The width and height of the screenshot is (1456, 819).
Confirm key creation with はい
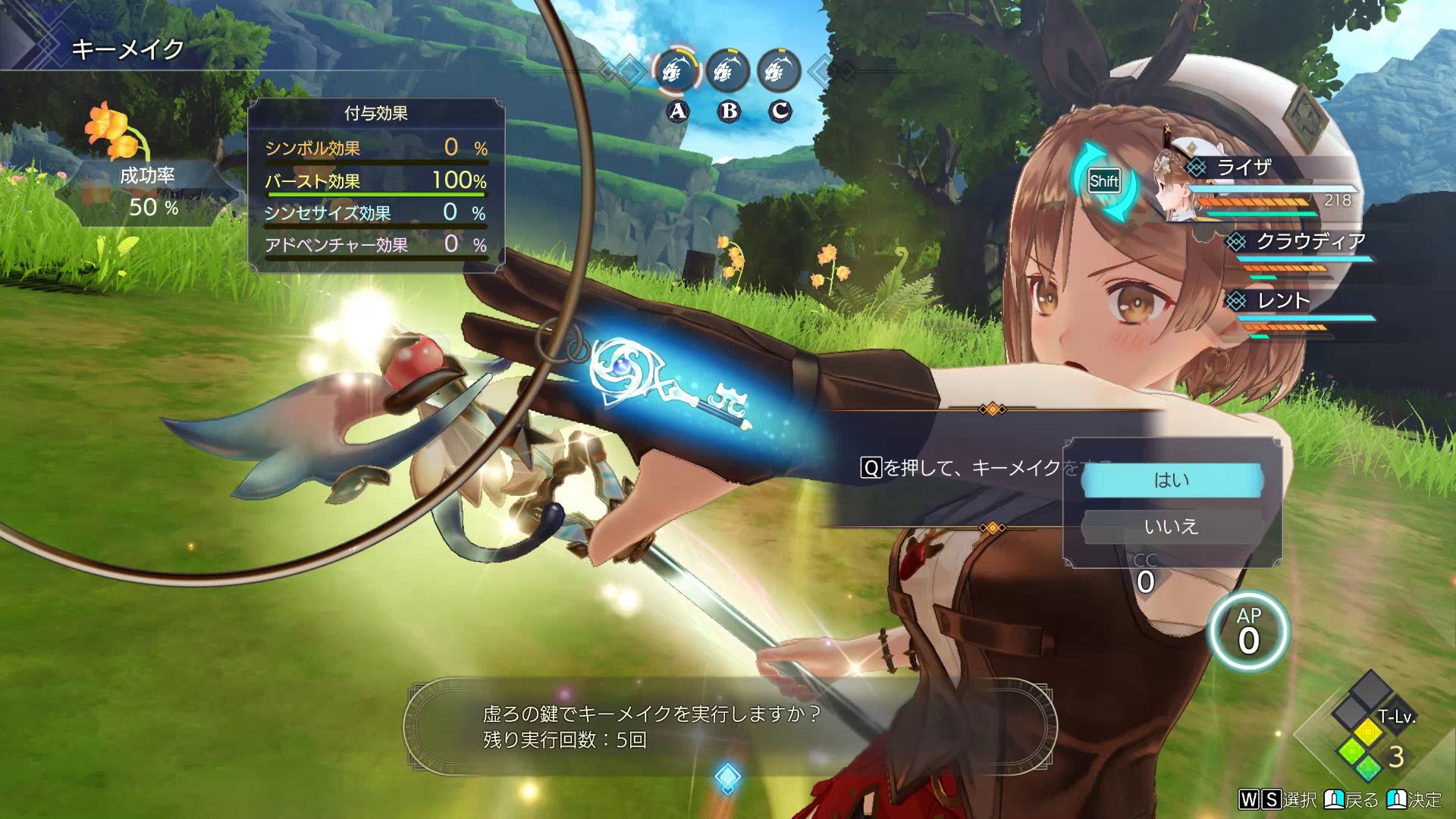pyautogui.click(x=1172, y=480)
